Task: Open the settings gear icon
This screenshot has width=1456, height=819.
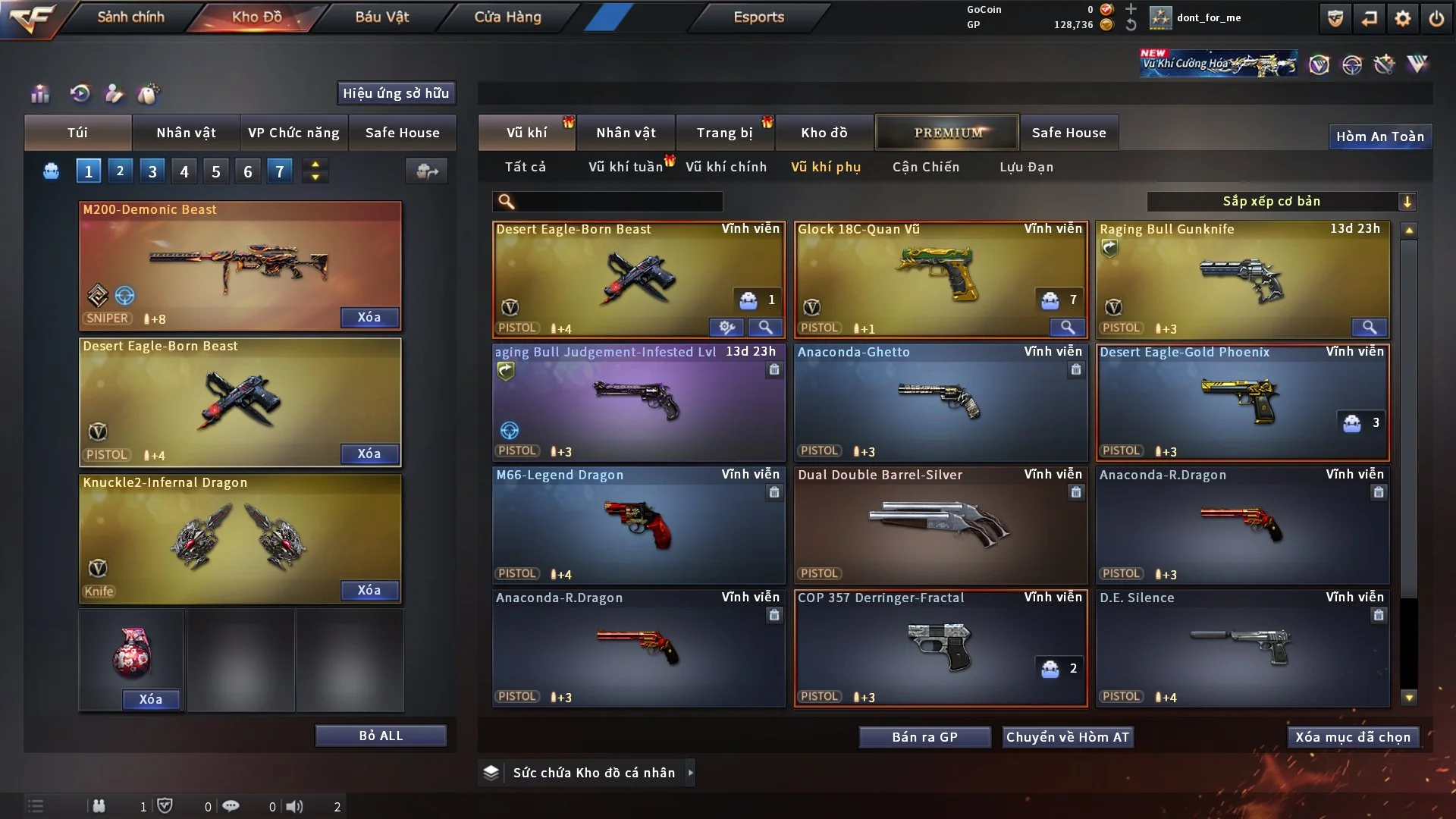Action: [1402, 18]
